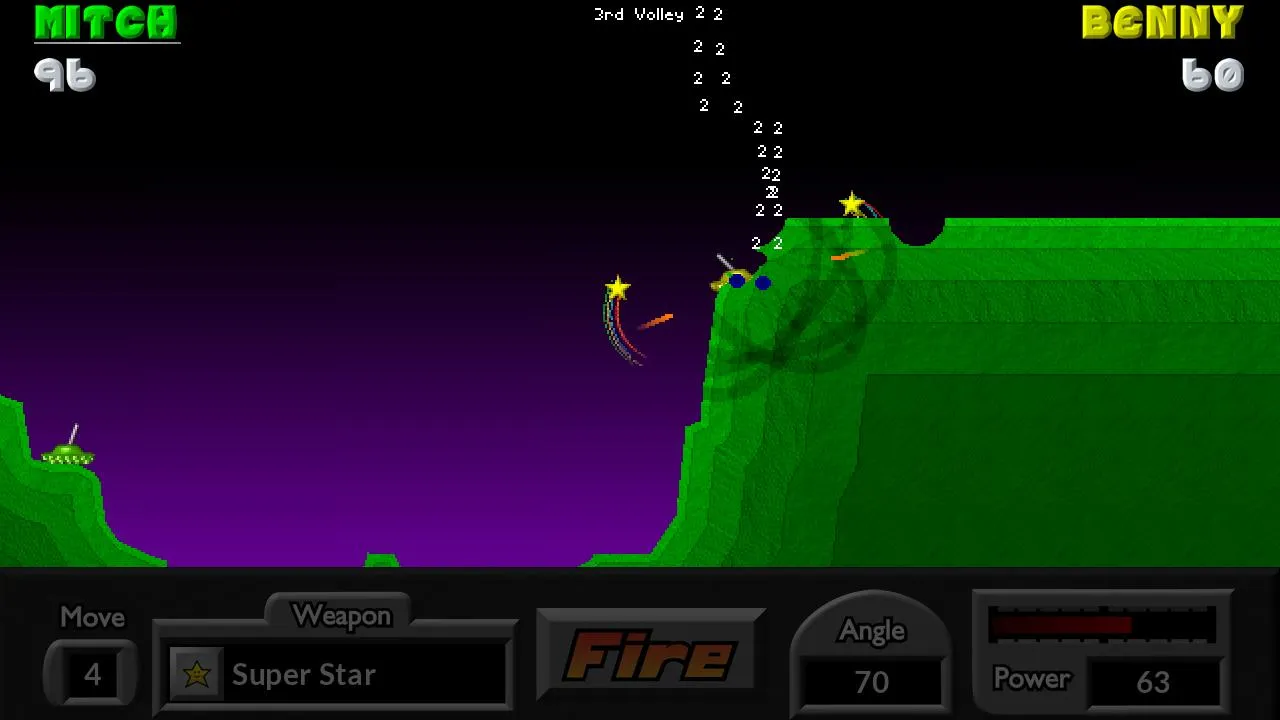Click the green MITCH player logo
Screen dimensions: 1280x720
(106, 23)
